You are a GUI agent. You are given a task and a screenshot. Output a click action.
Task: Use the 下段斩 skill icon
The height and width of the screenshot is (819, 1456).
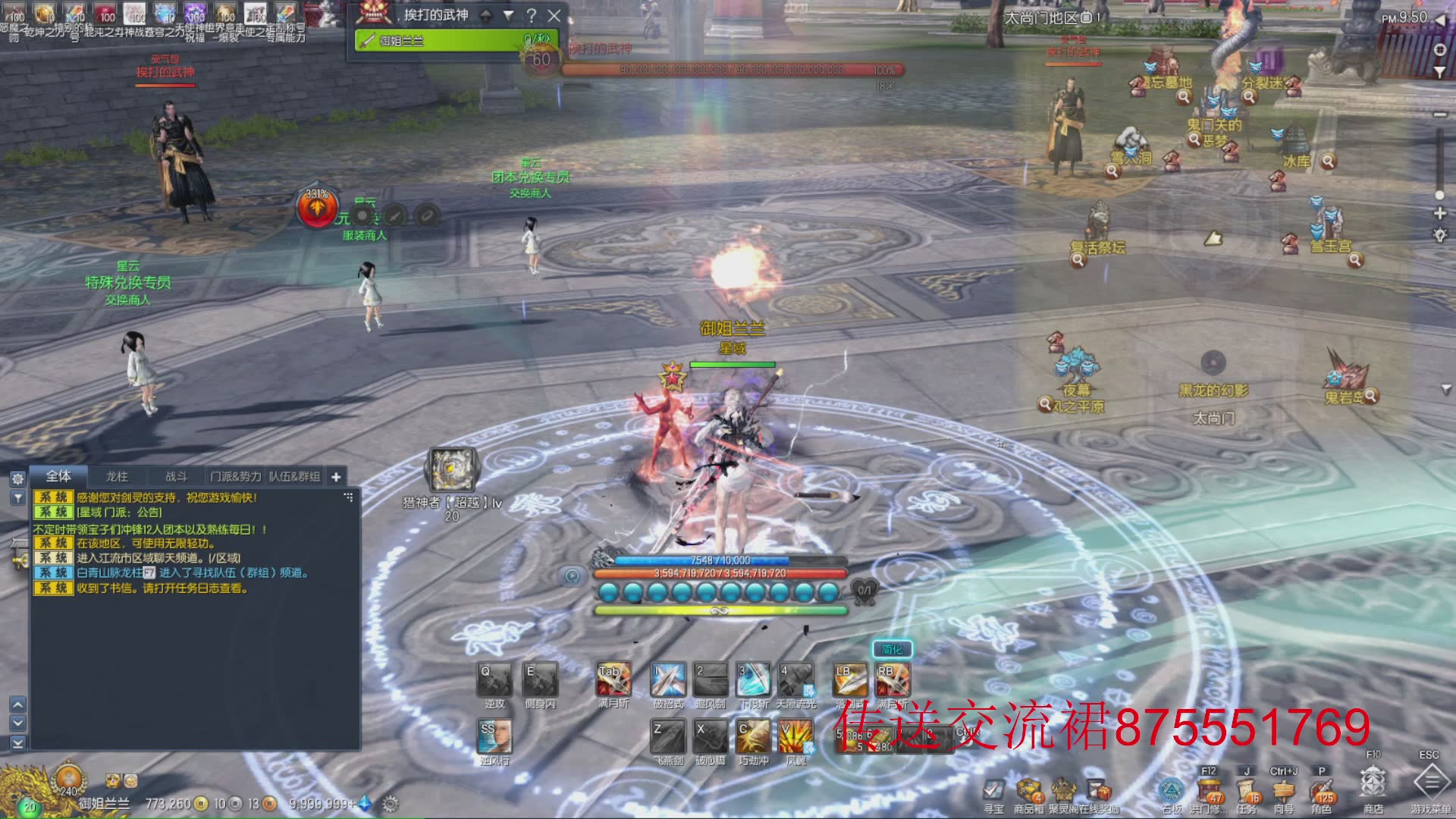pos(754,679)
